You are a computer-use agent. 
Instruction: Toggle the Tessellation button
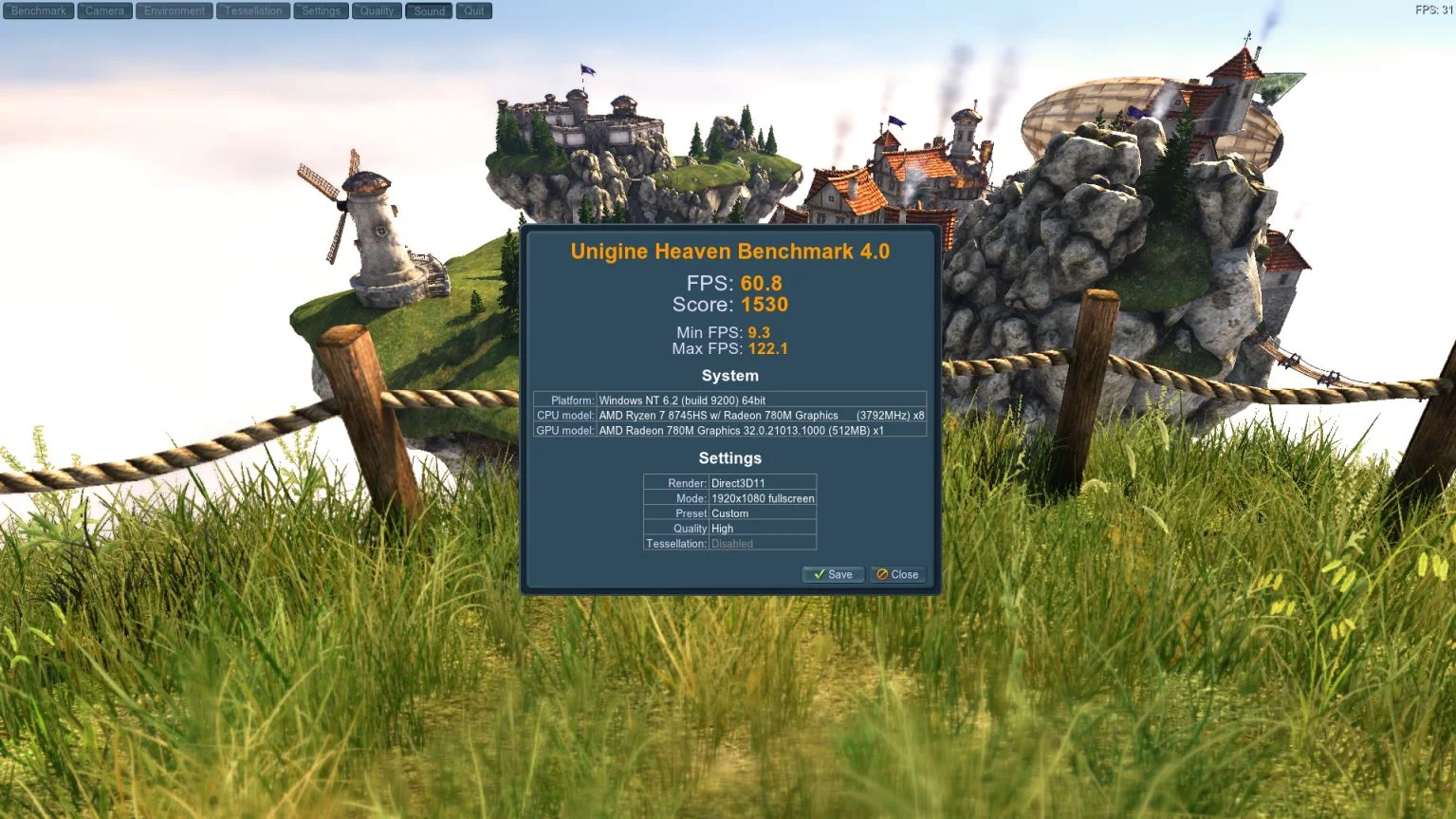coord(253,11)
